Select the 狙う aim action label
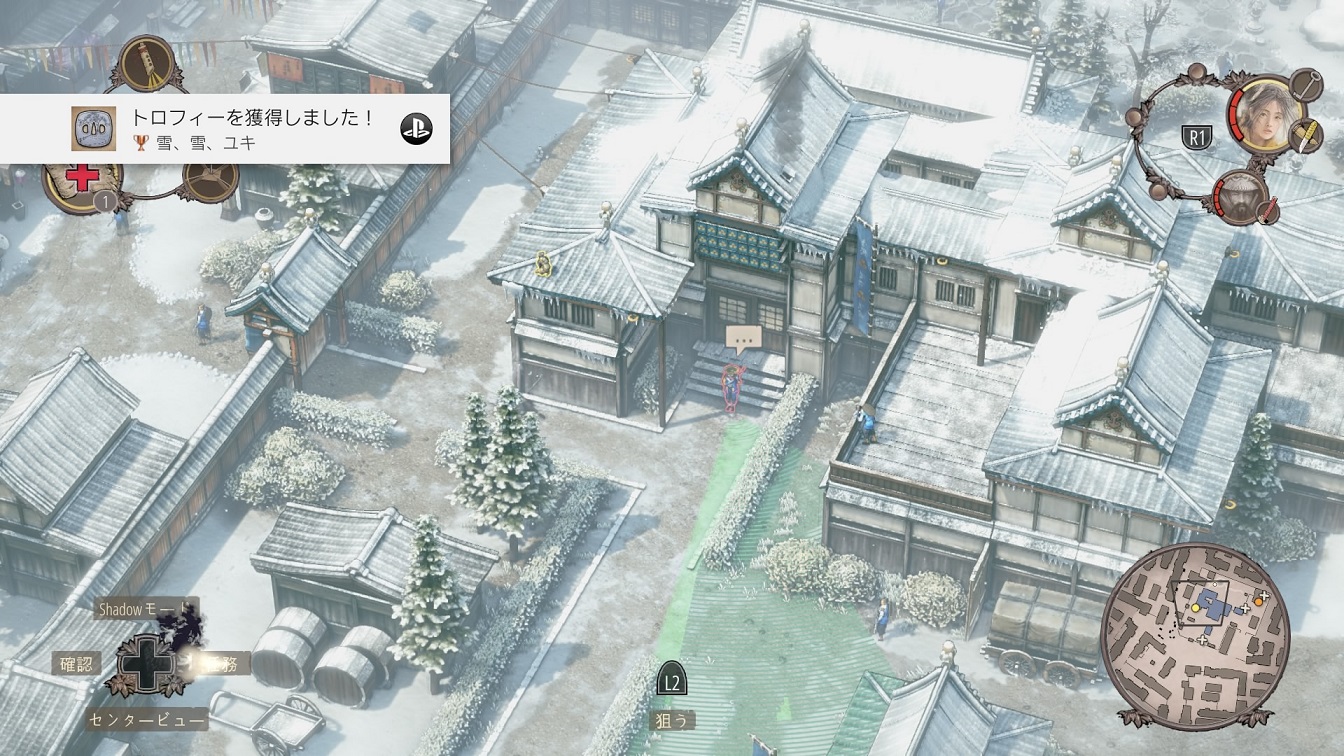Viewport: 1344px width, 756px height. click(x=674, y=718)
